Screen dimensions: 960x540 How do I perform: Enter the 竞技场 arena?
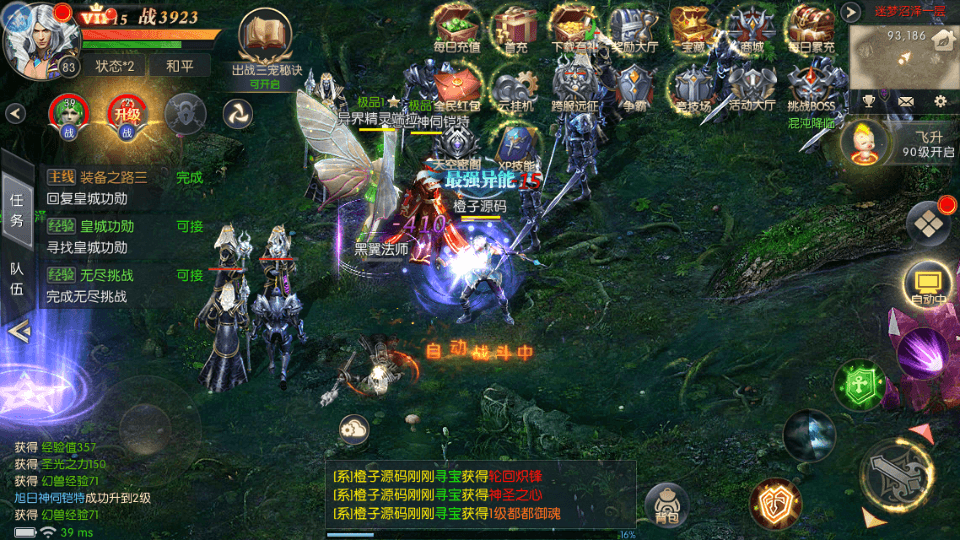(x=692, y=86)
